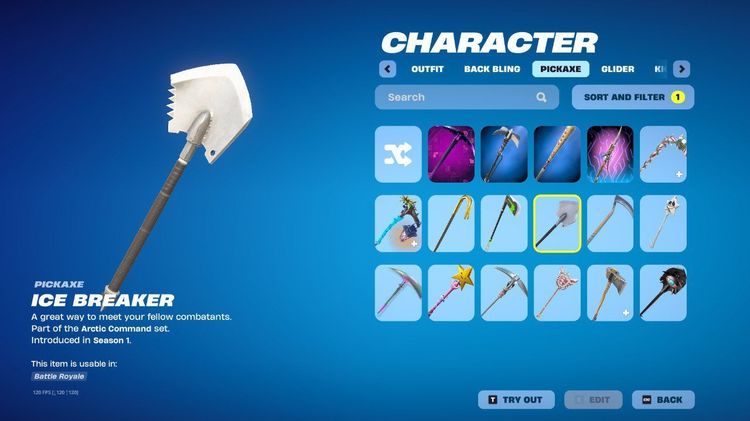Pick the yellow star wand pickaxe
750x421 pixels.
(451, 293)
